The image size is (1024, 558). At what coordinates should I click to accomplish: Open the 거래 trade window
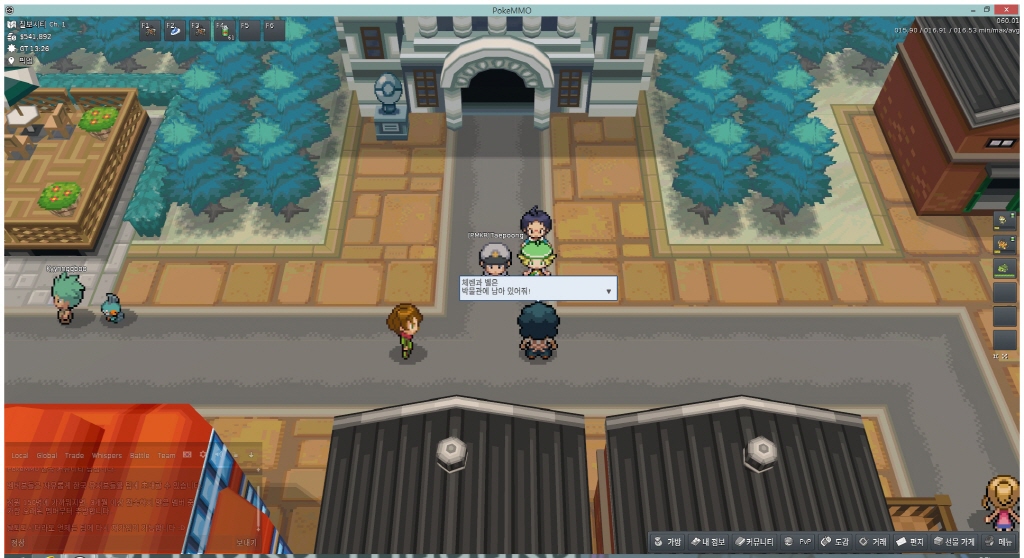(x=874, y=541)
